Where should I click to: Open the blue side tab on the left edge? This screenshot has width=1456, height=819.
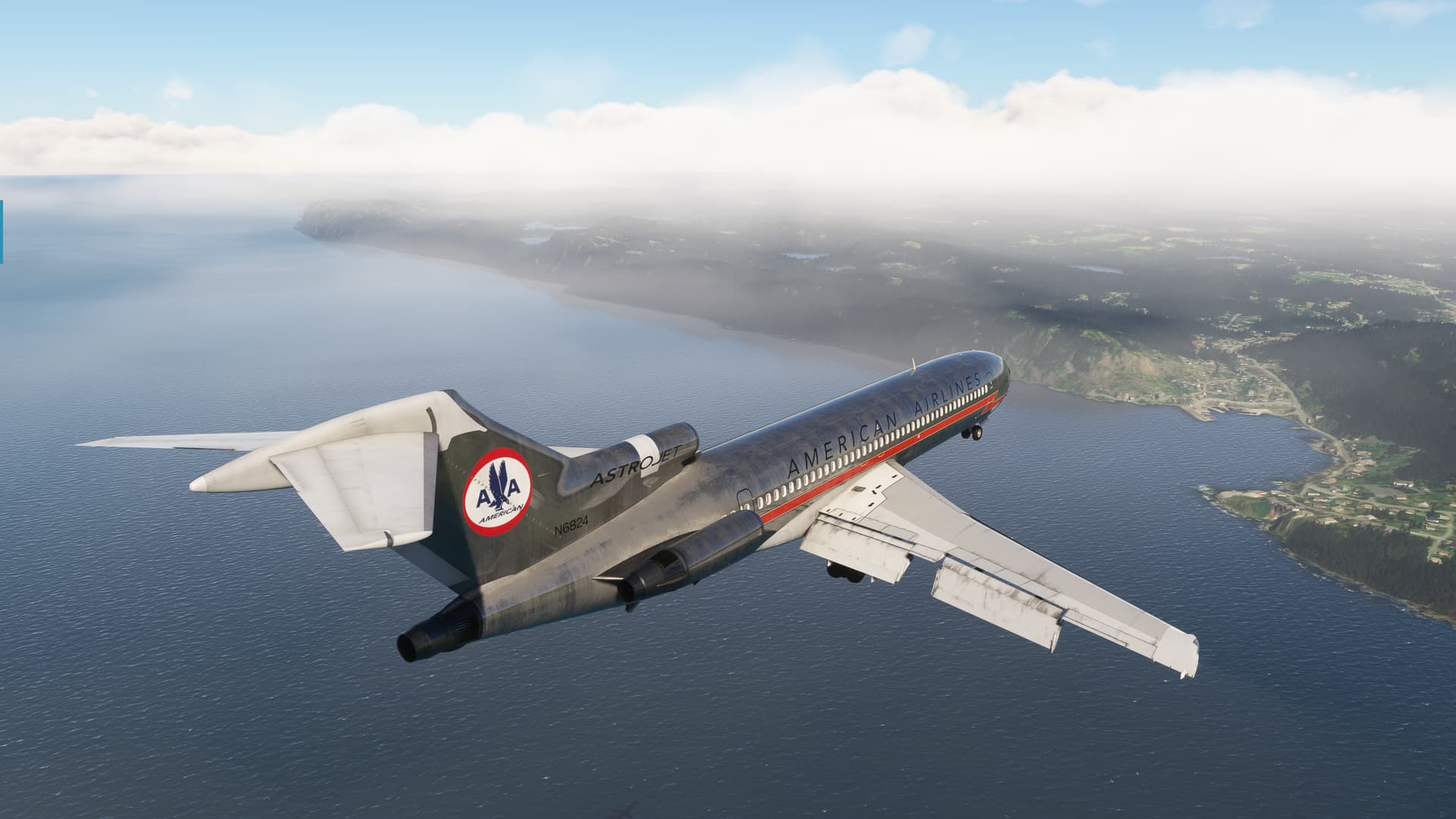[x=2, y=232]
